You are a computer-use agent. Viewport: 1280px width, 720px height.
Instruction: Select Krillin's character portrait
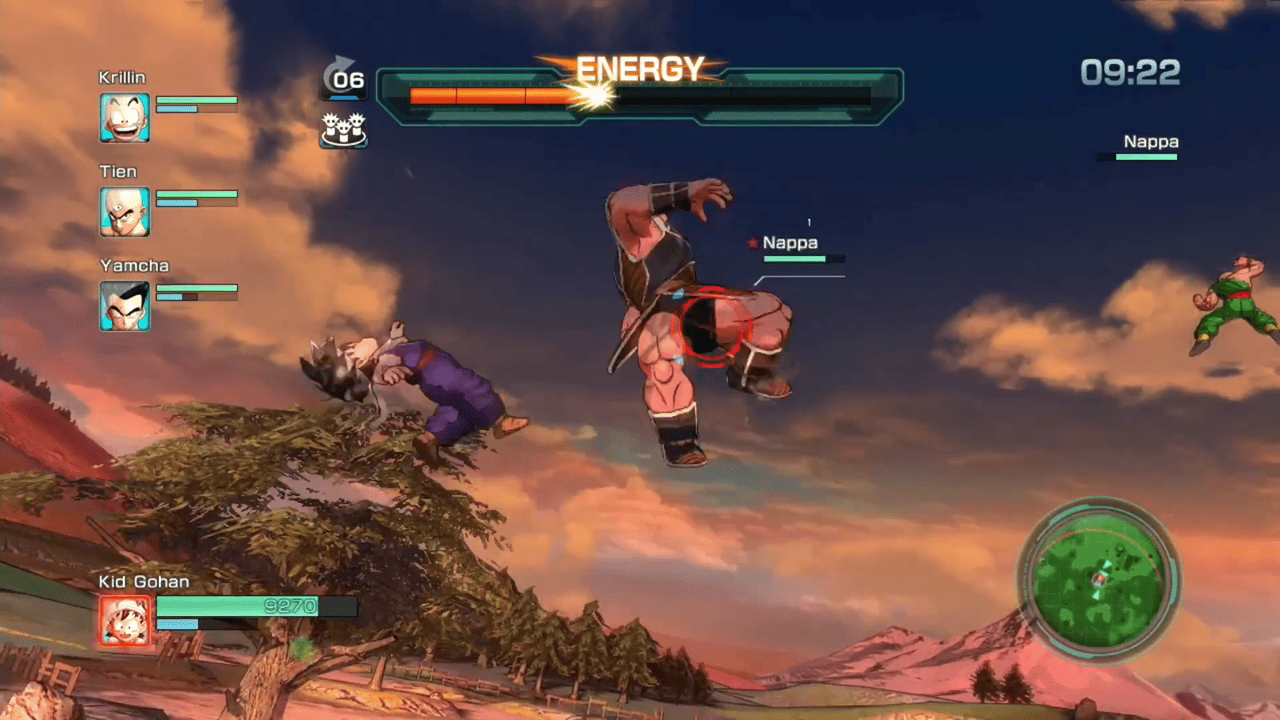point(125,116)
